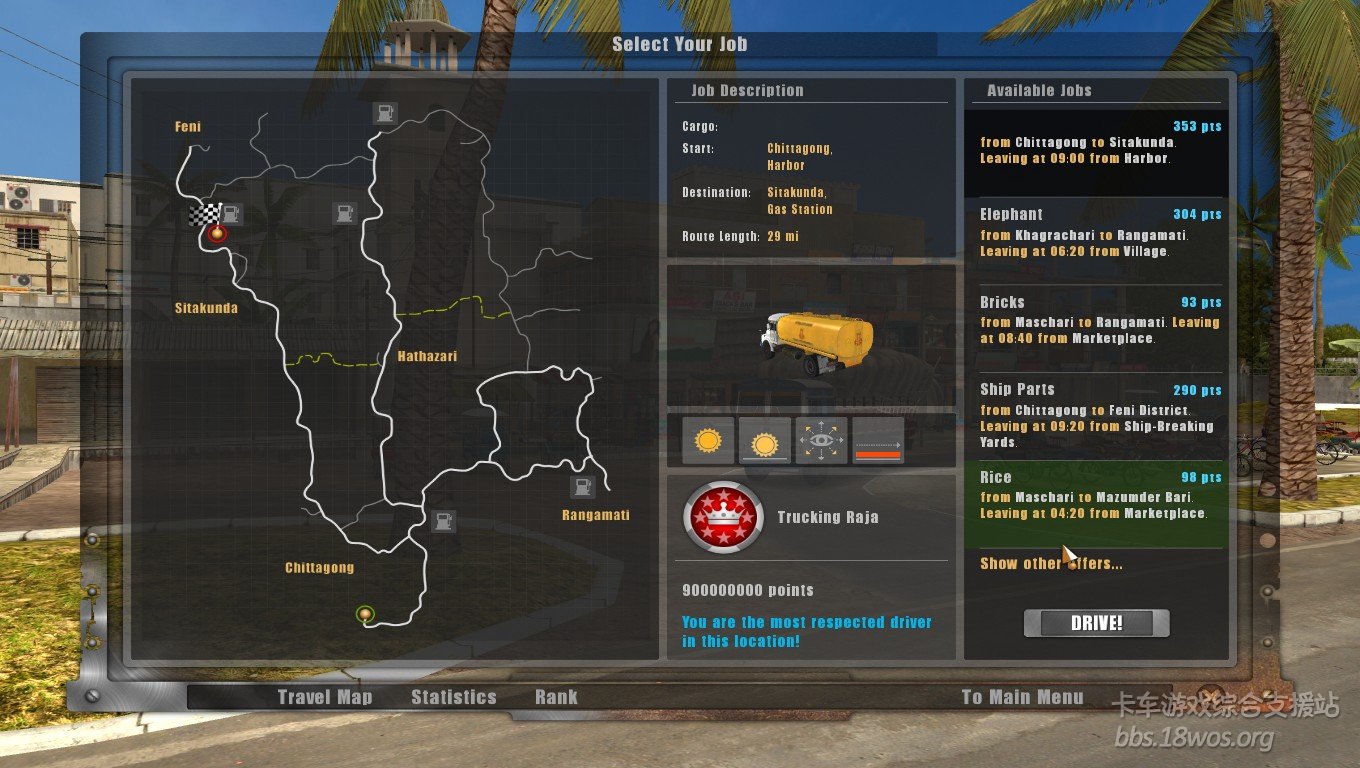Click the gas station icon near Rangamati
1360x768 pixels.
coord(582,487)
